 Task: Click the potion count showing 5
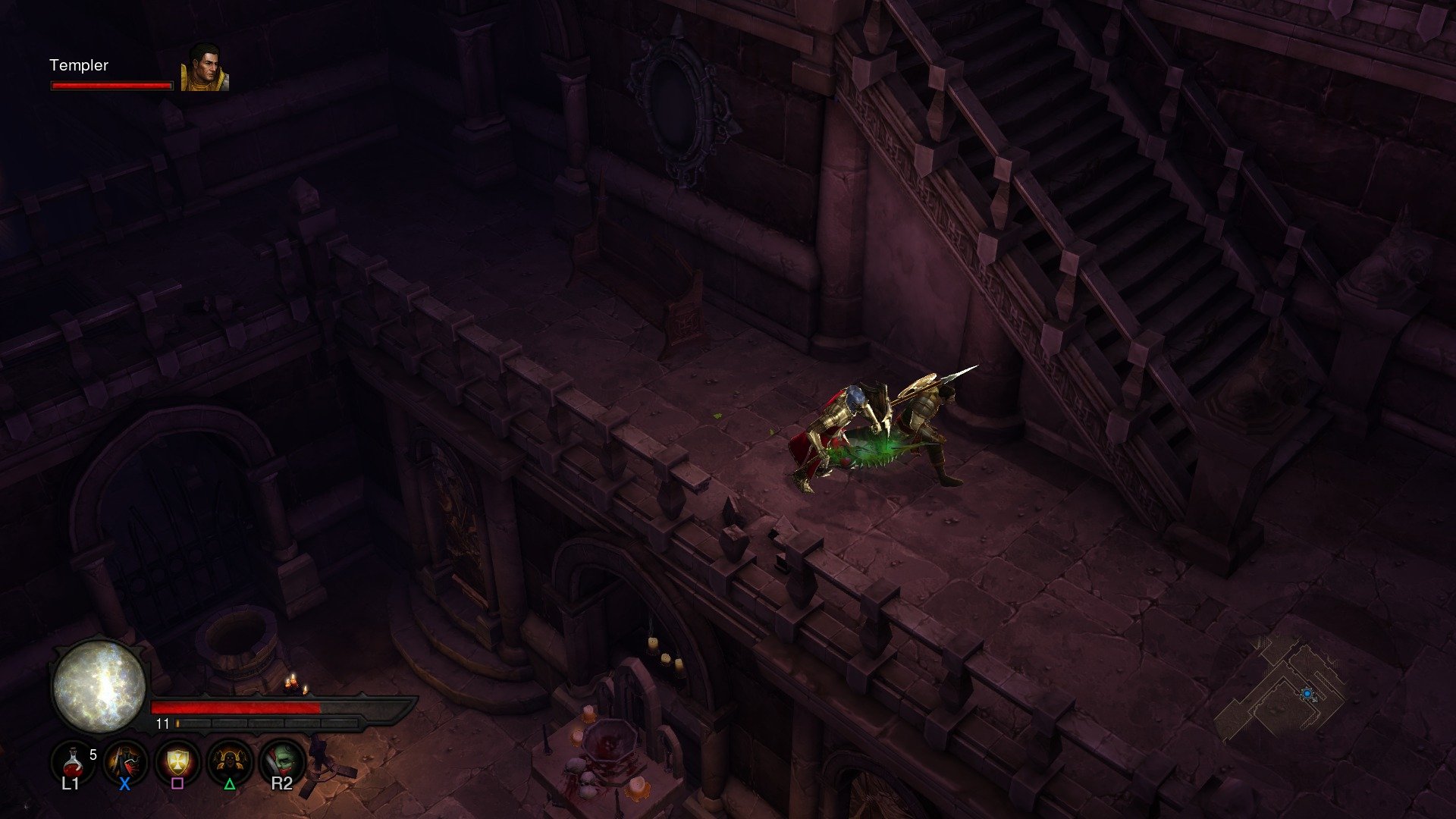coord(93,755)
